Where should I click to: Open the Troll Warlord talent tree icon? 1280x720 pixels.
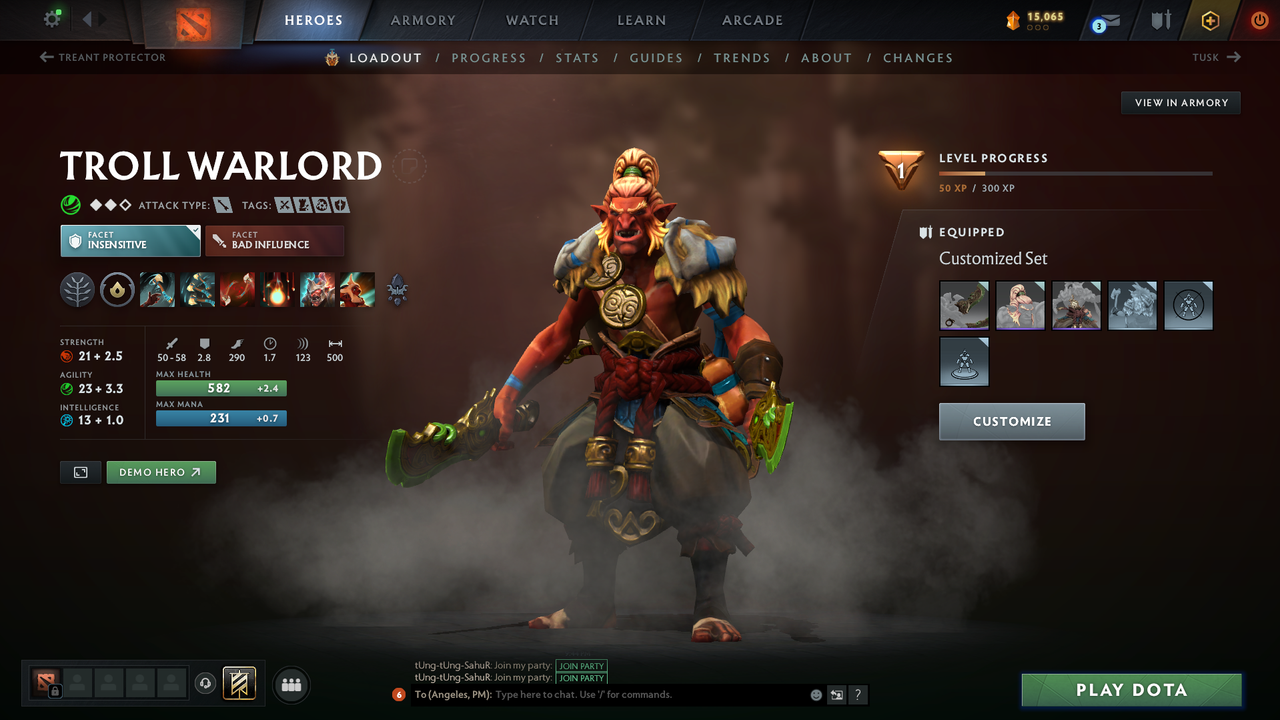click(397, 290)
